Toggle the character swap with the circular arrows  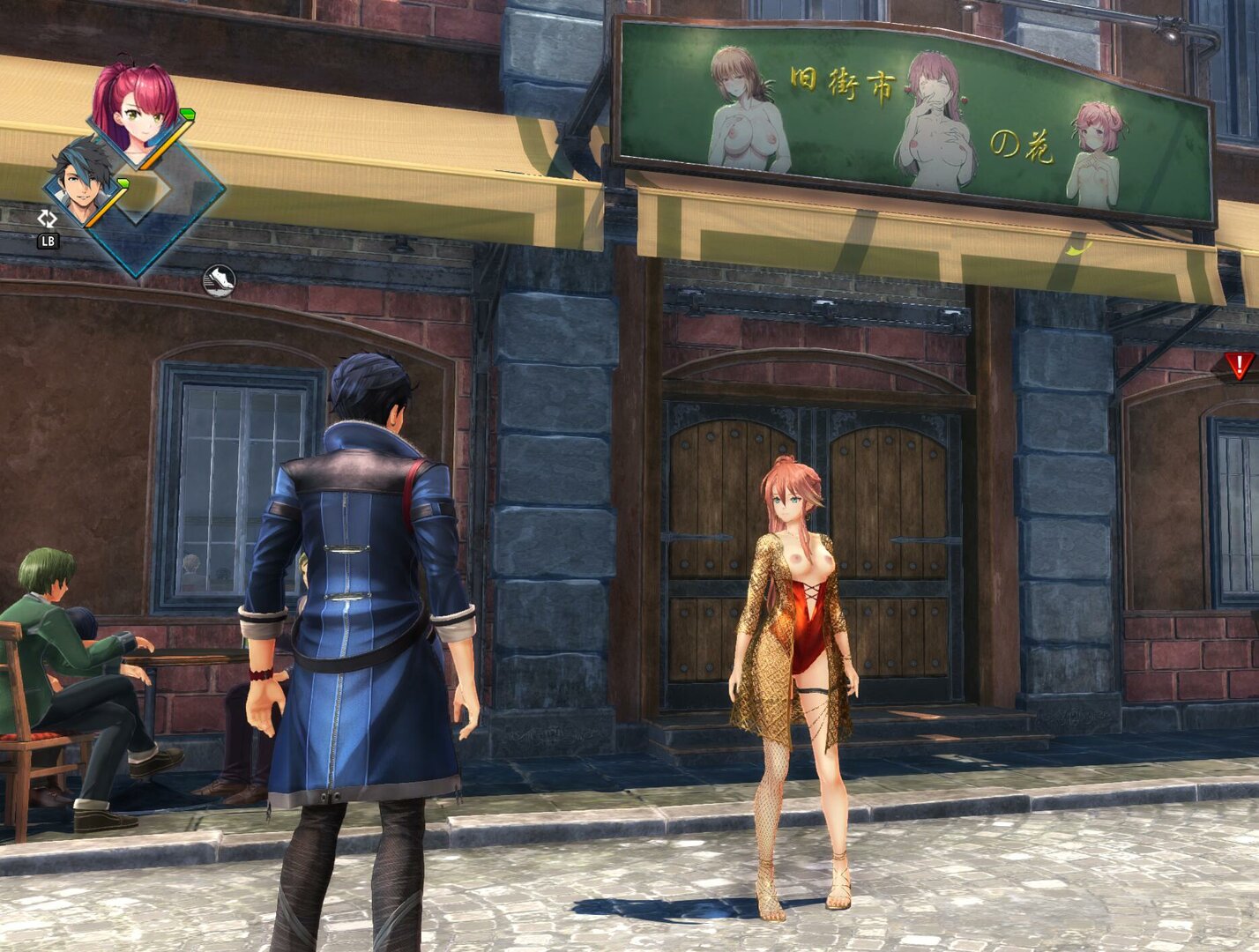(x=48, y=219)
